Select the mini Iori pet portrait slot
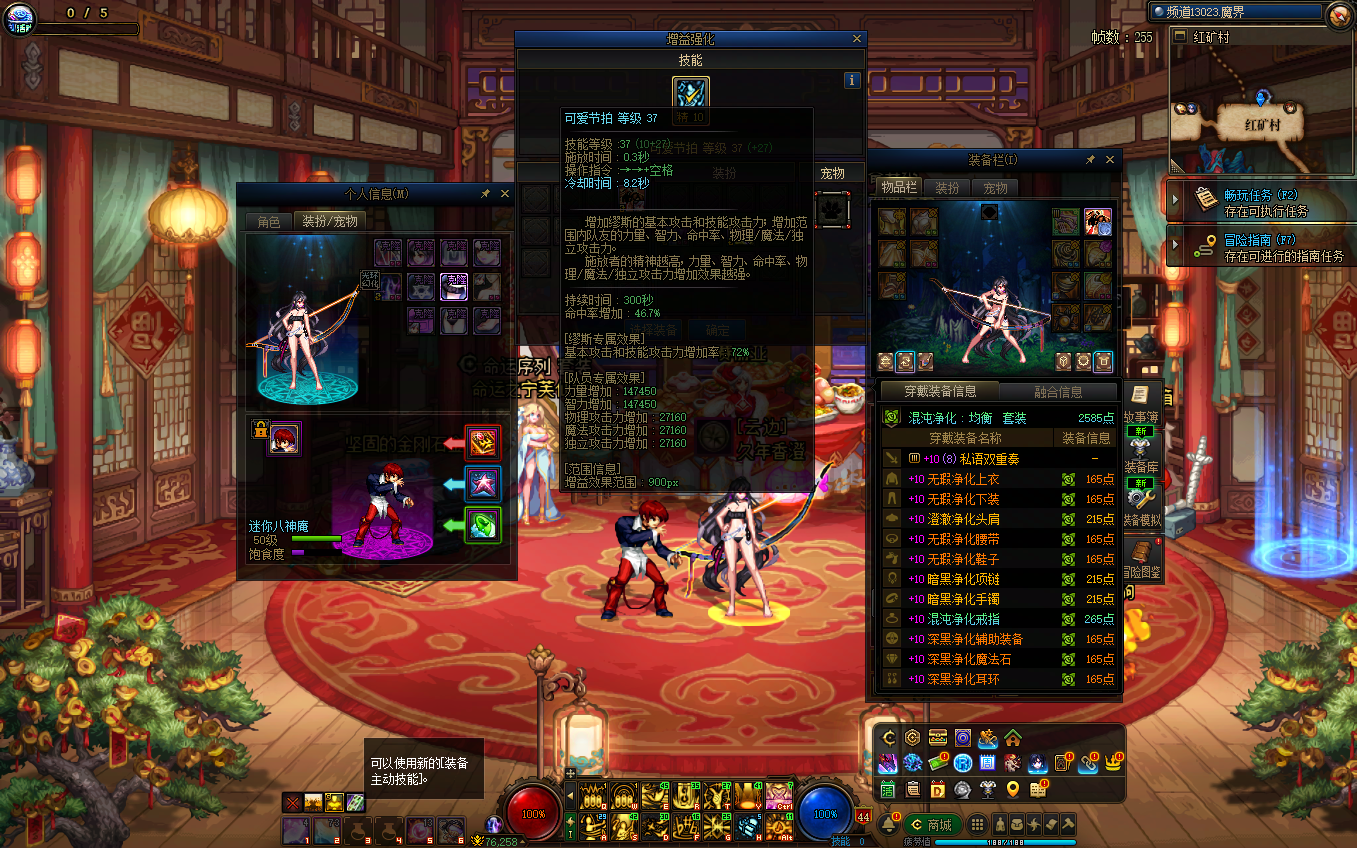1357x848 pixels. point(284,439)
